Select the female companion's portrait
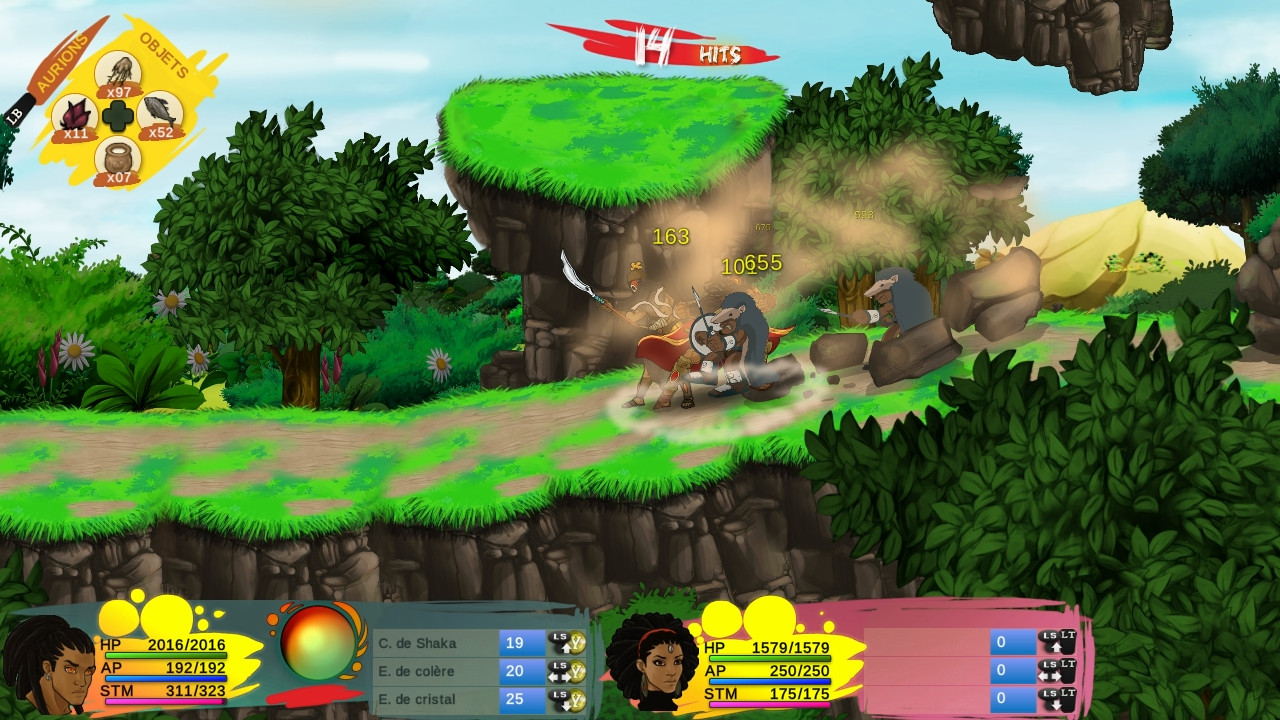 [652, 663]
